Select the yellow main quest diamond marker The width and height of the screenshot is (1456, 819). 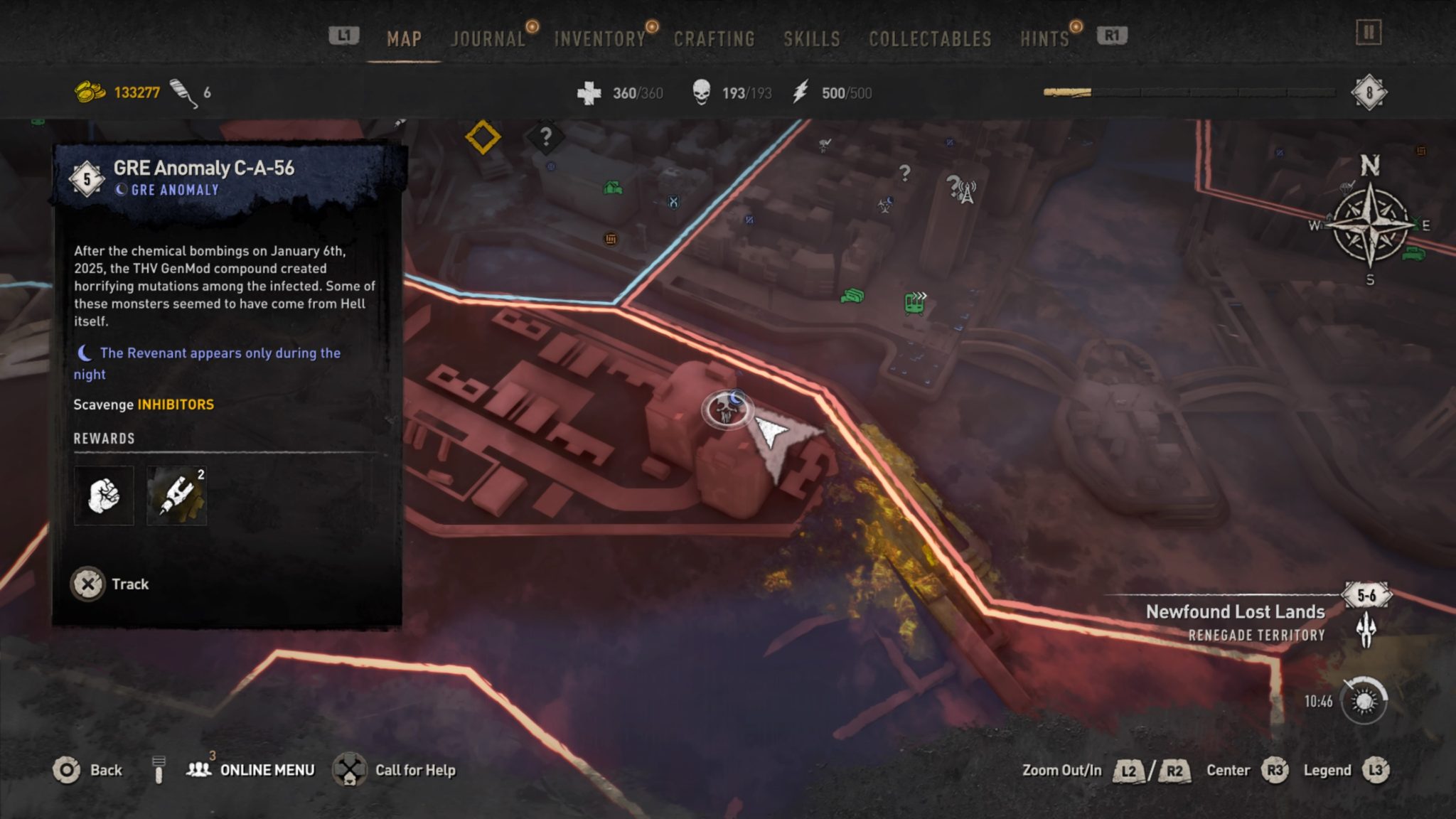[482, 137]
